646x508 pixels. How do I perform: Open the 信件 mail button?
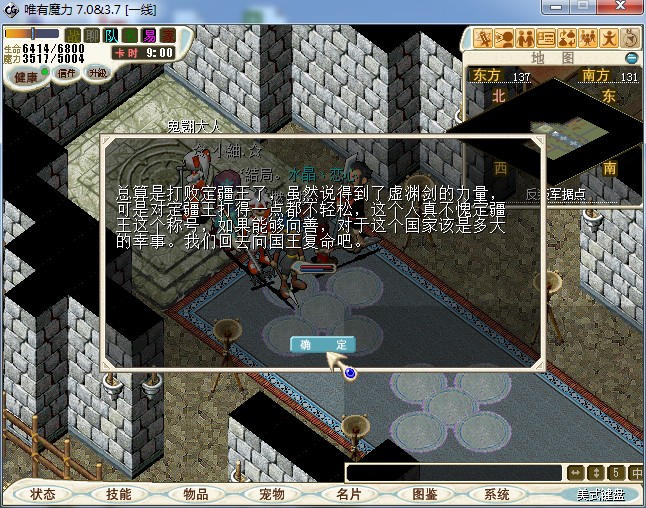pos(67,74)
